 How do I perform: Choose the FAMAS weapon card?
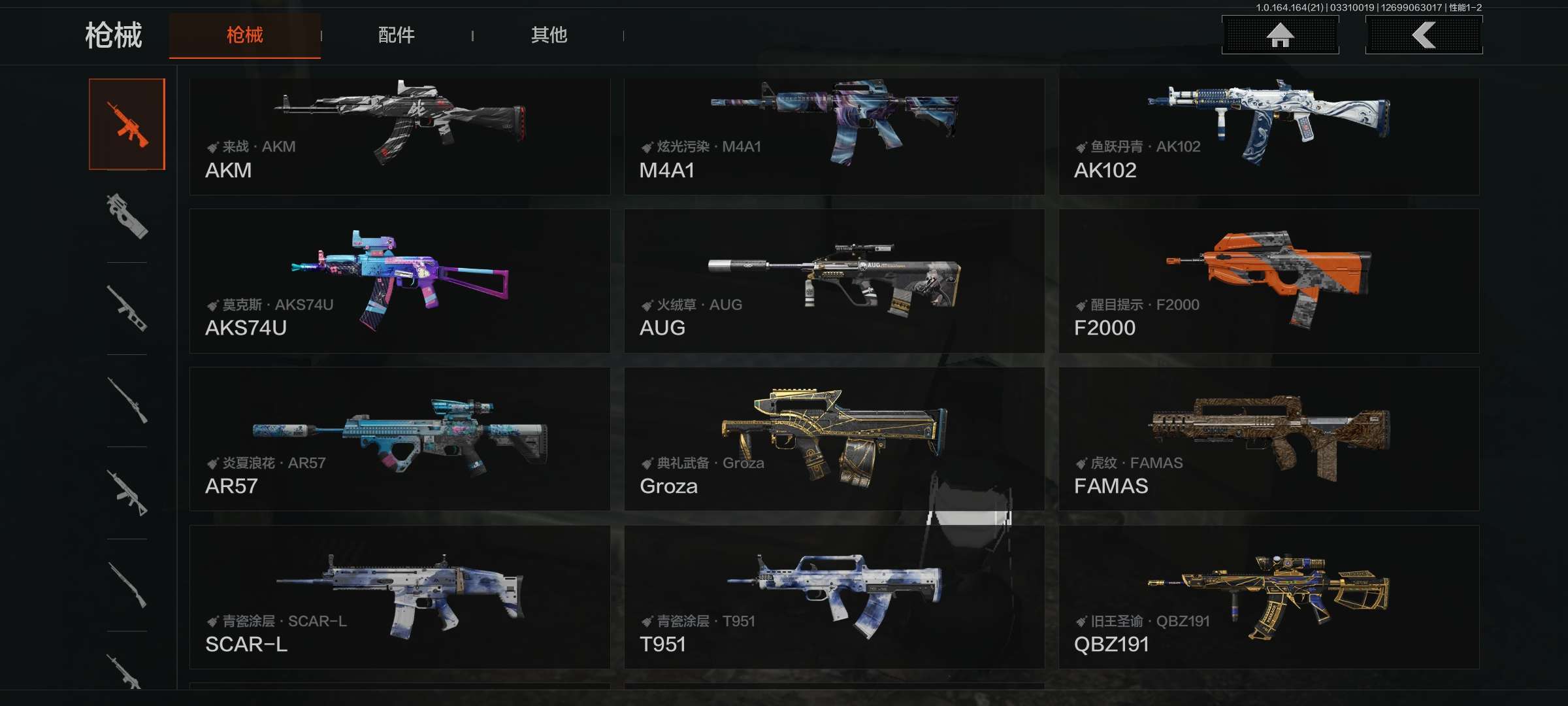click(1269, 439)
